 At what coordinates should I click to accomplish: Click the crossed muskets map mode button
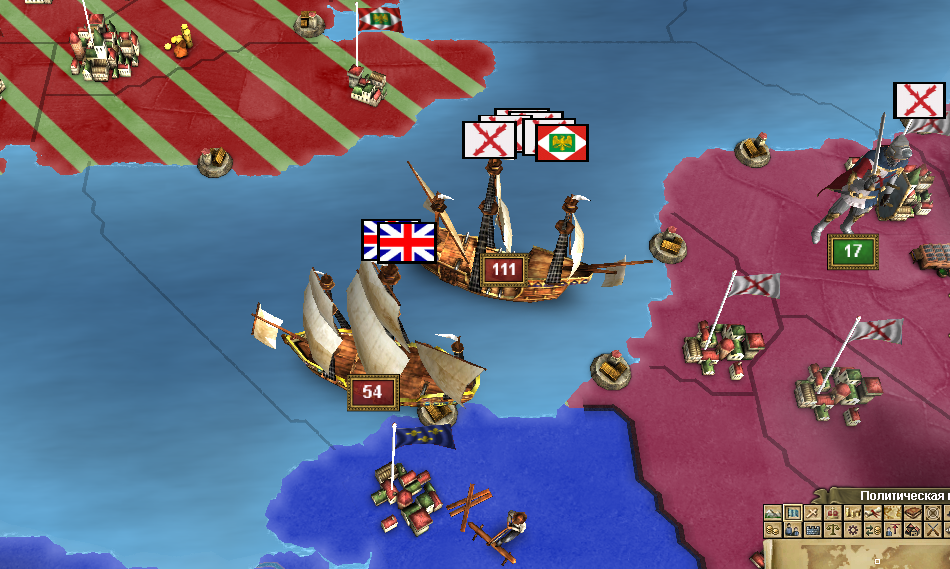click(x=932, y=530)
